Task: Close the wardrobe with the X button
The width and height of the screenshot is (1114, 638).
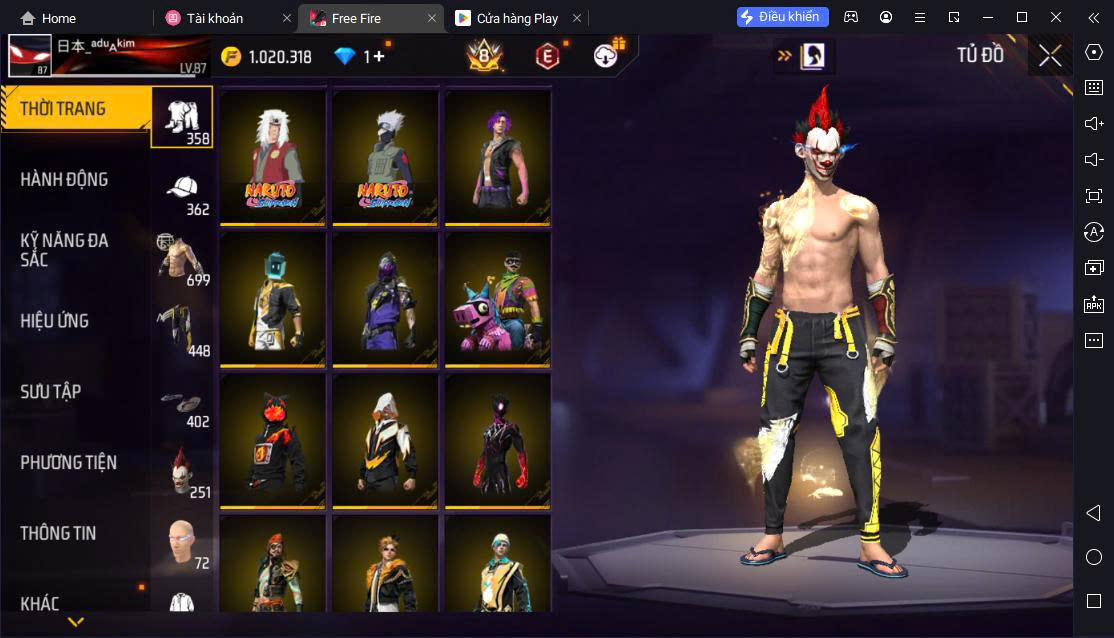Action: point(1050,56)
